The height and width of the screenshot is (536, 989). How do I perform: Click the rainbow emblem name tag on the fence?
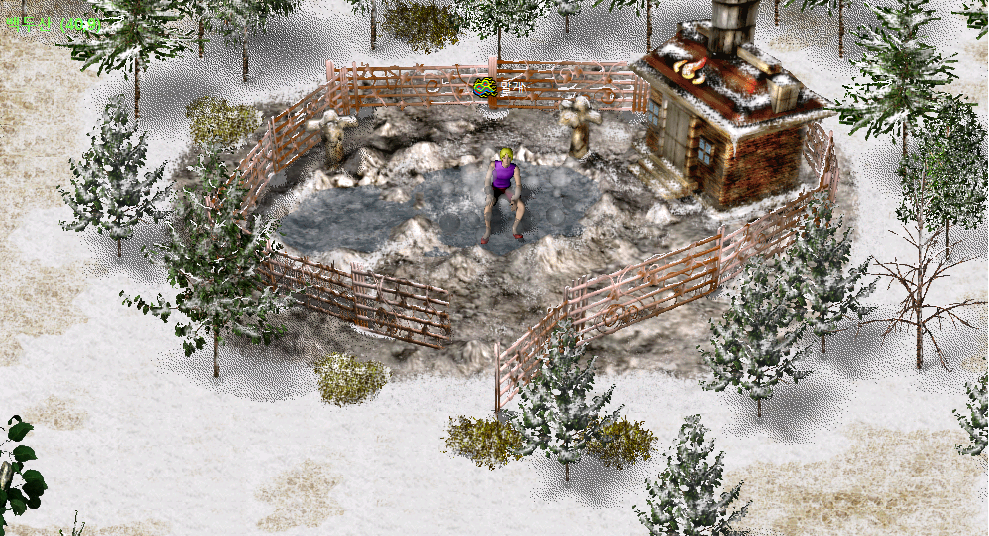pos(486,88)
